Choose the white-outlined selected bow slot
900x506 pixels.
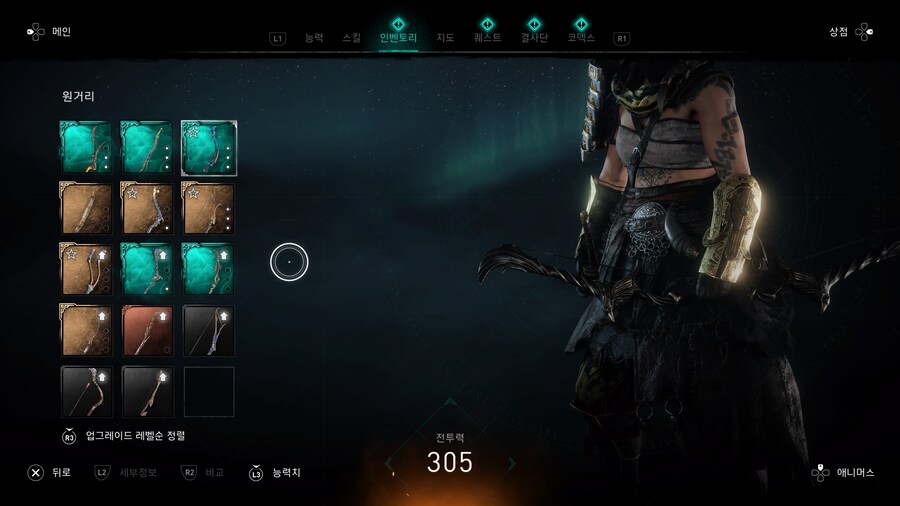point(208,147)
